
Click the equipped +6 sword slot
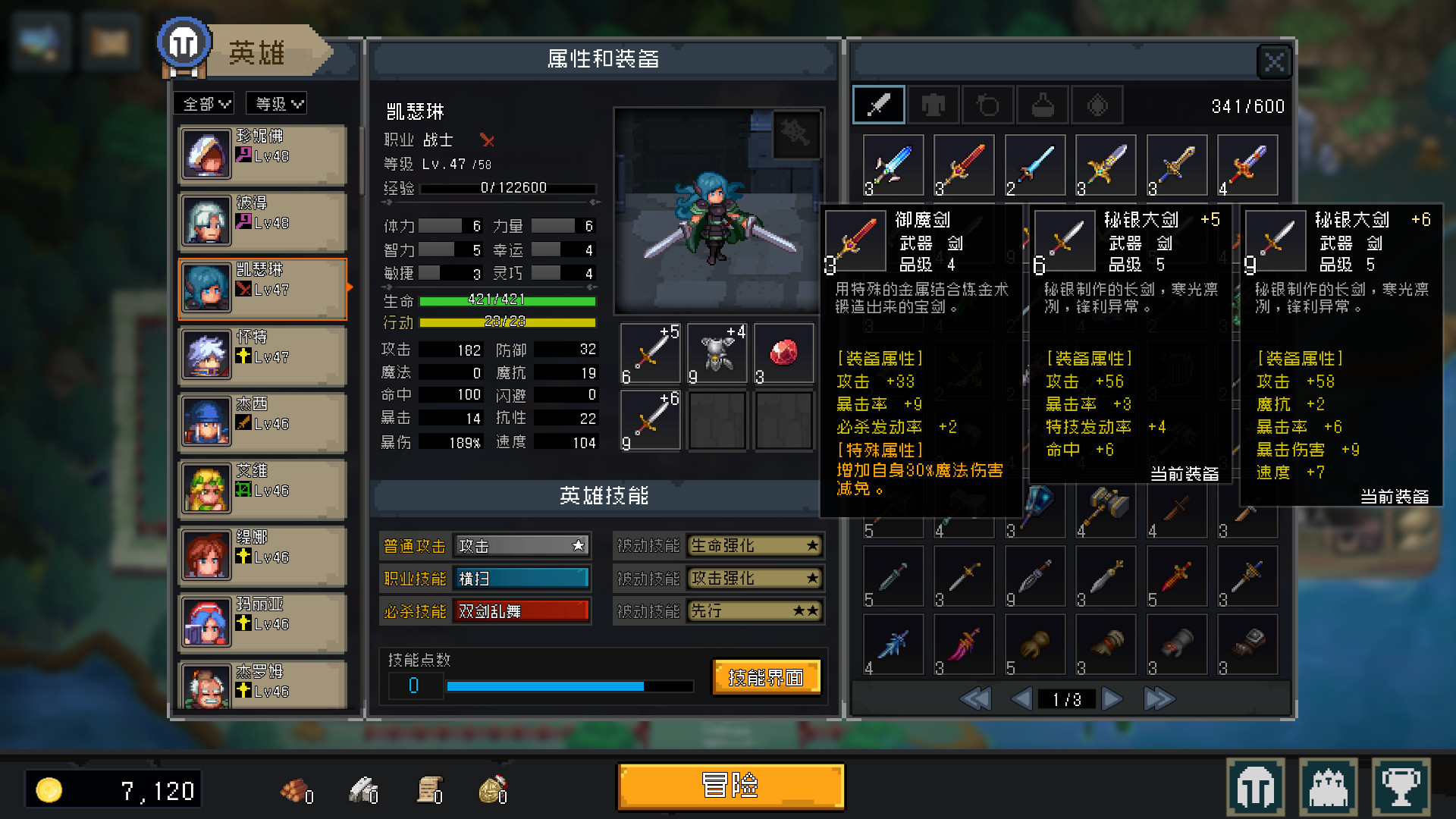[x=650, y=420]
